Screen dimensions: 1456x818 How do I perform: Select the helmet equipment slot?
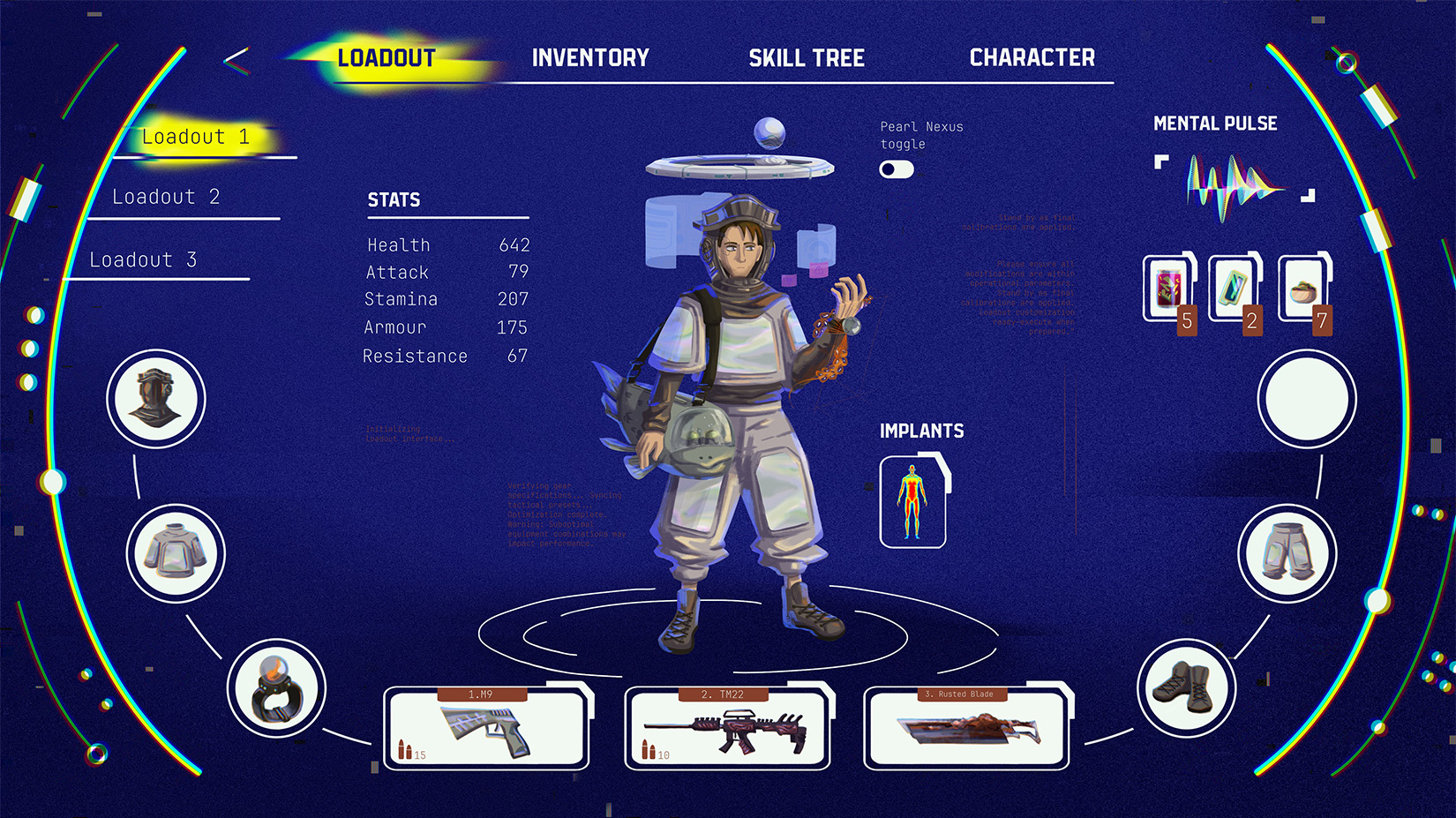[x=156, y=399]
